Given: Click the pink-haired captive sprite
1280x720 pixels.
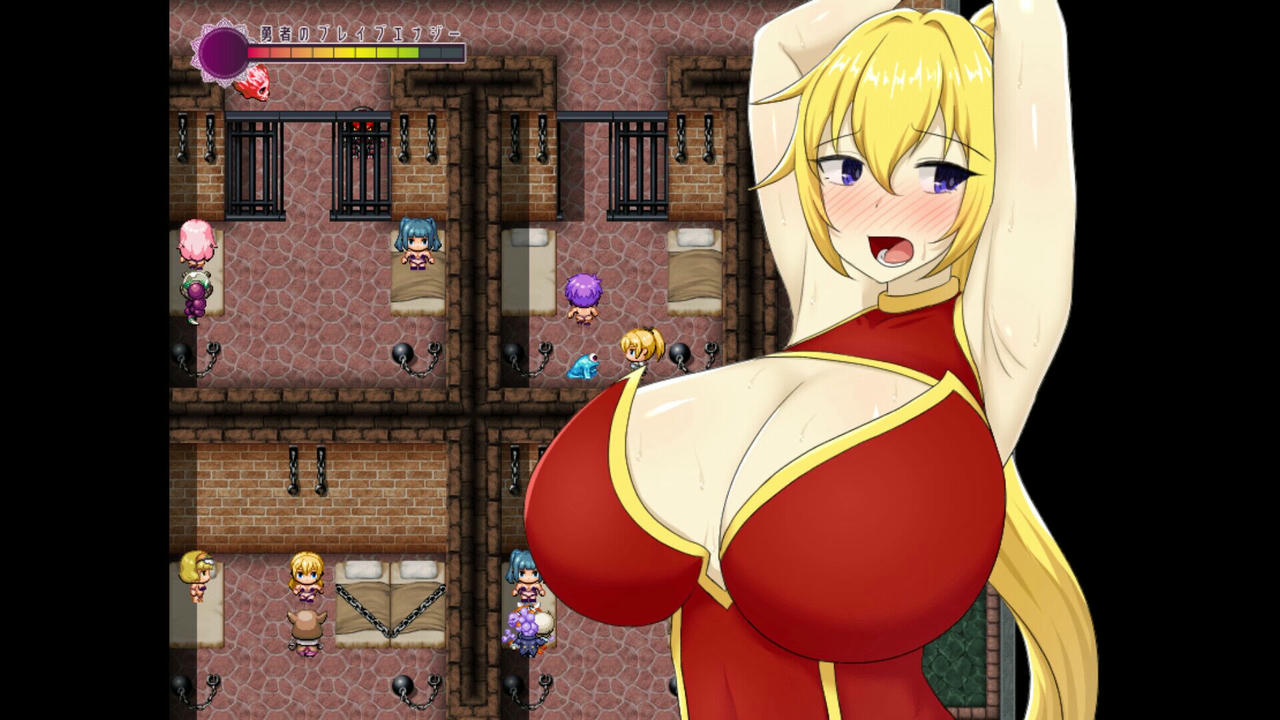Looking at the screenshot, I should coord(196,241).
